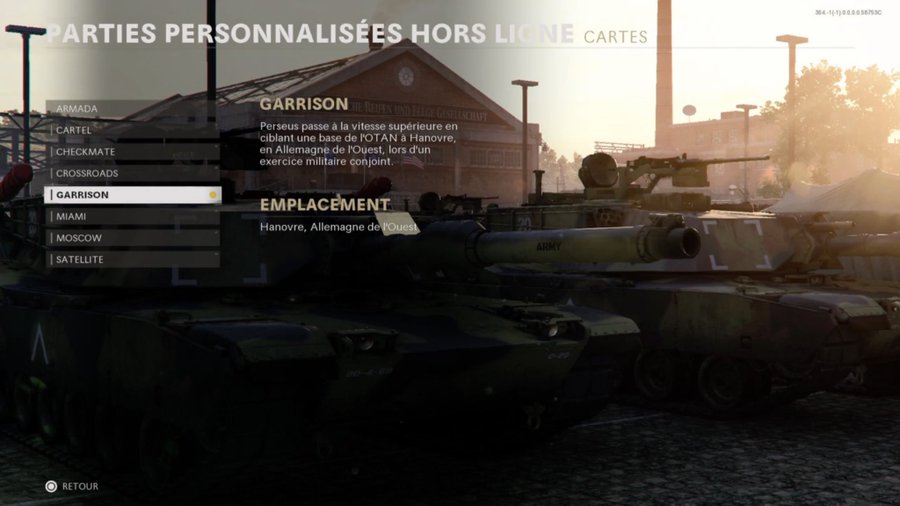This screenshot has width=900, height=506.
Task: Choose the Cartel map
Action: click(132, 130)
